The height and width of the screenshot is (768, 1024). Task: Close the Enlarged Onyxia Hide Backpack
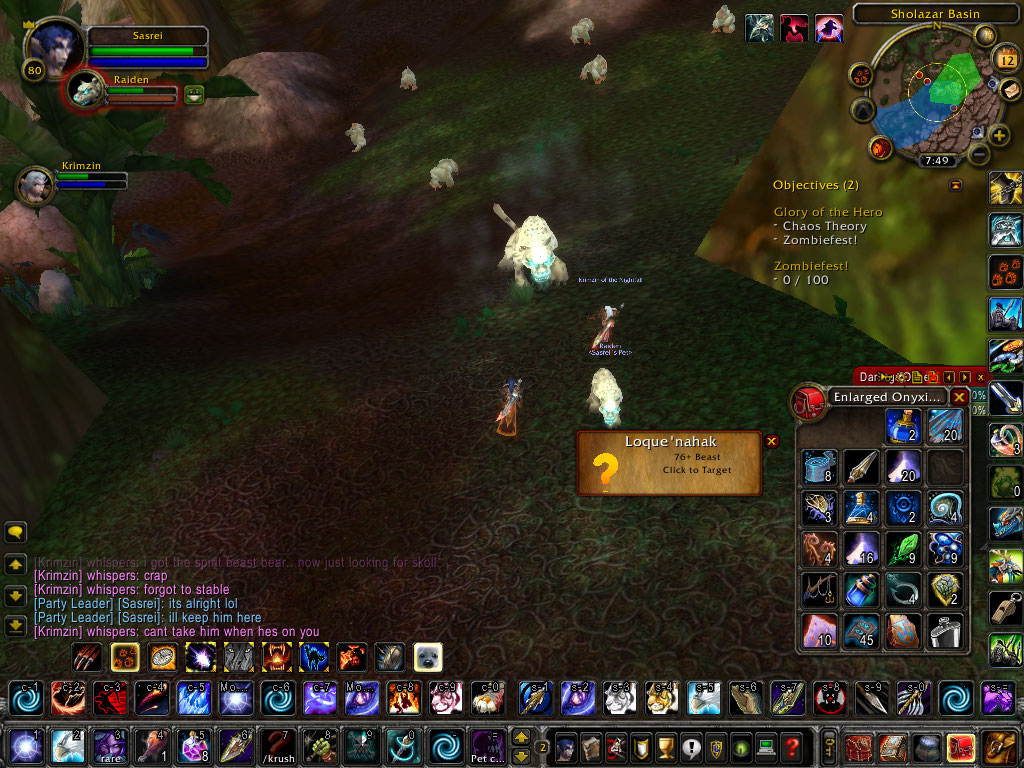pyautogui.click(x=959, y=397)
